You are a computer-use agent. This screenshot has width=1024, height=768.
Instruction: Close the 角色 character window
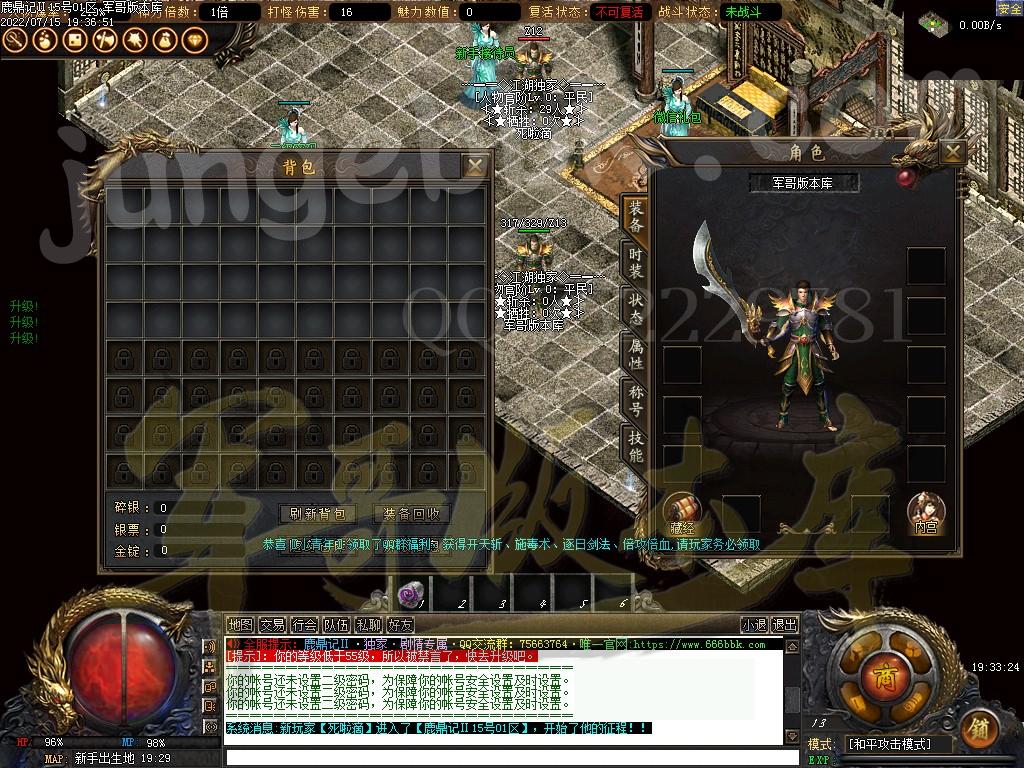(952, 152)
